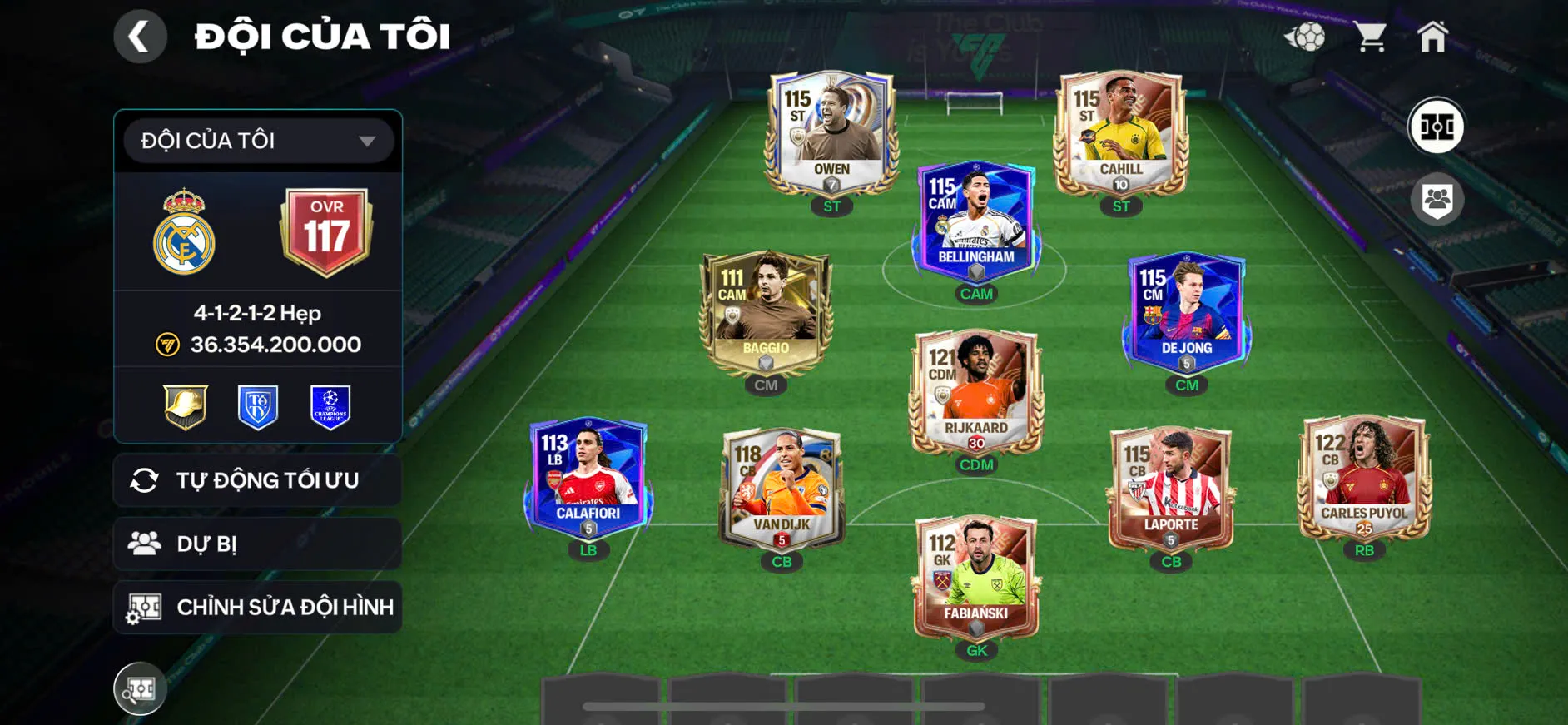
Task: Open the DỰ BỊ substitutes list
Action: pos(258,544)
